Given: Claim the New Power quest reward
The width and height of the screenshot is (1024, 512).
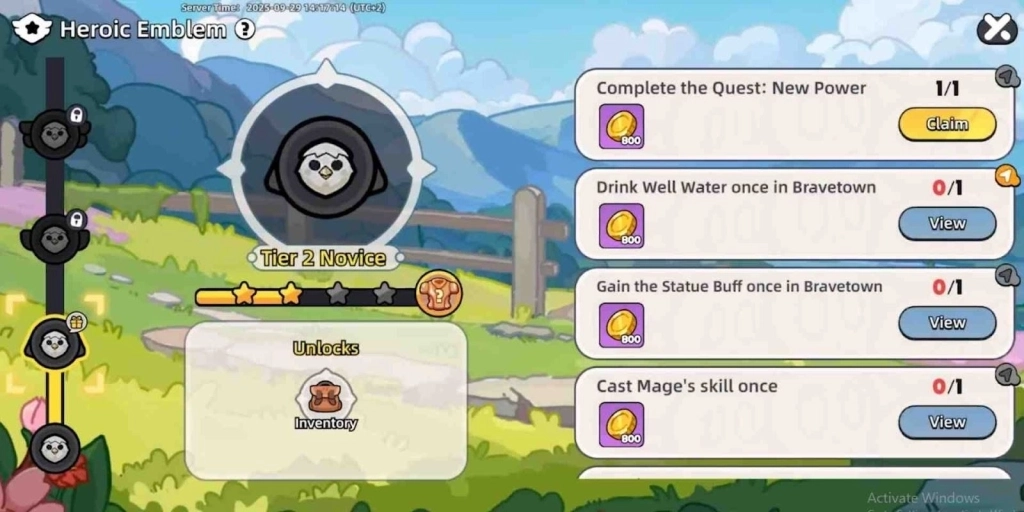Looking at the screenshot, I should point(946,124).
